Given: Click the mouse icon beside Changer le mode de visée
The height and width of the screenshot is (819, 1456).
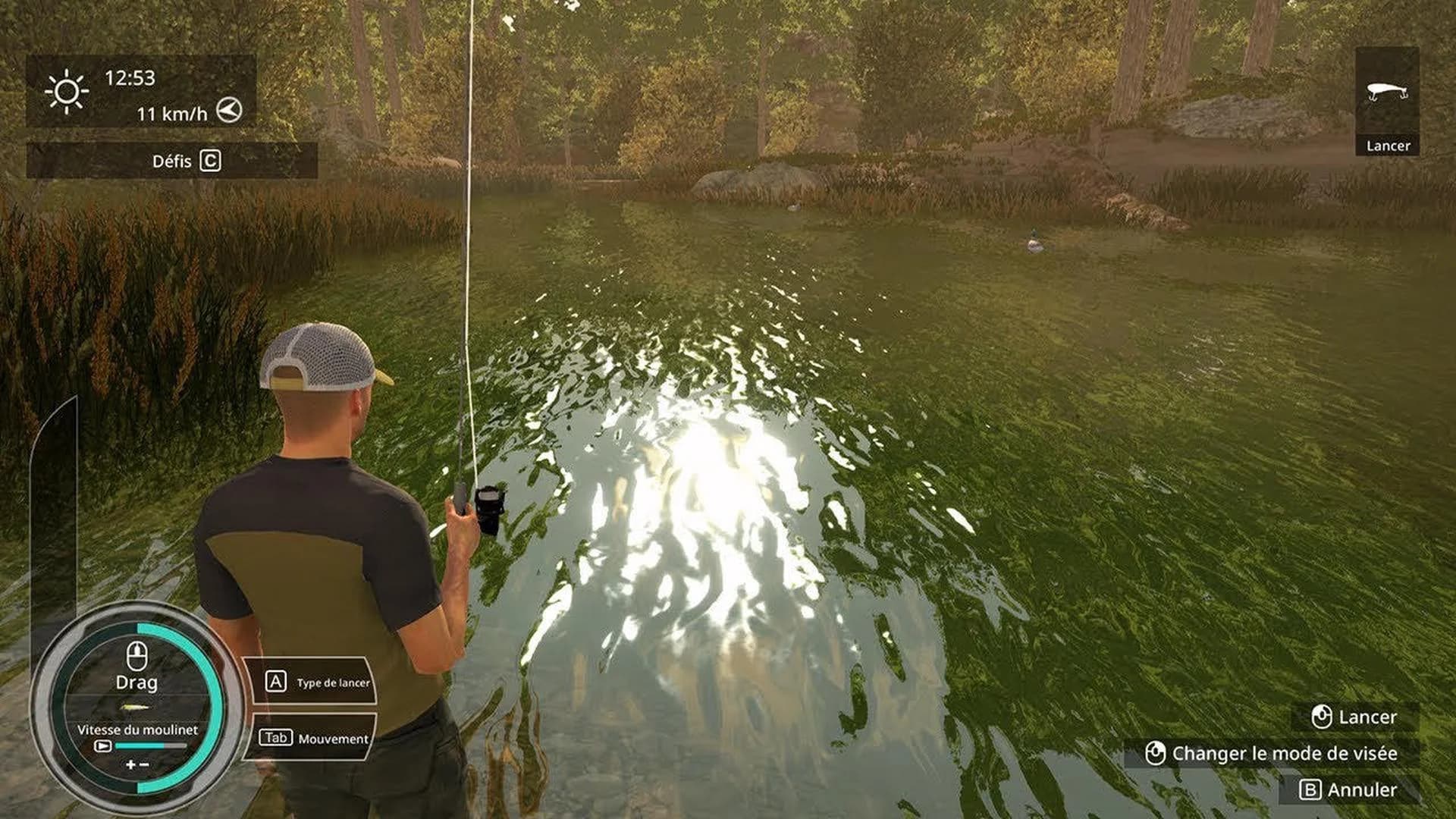Looking at the screenshot, I should coord(1156,753).
